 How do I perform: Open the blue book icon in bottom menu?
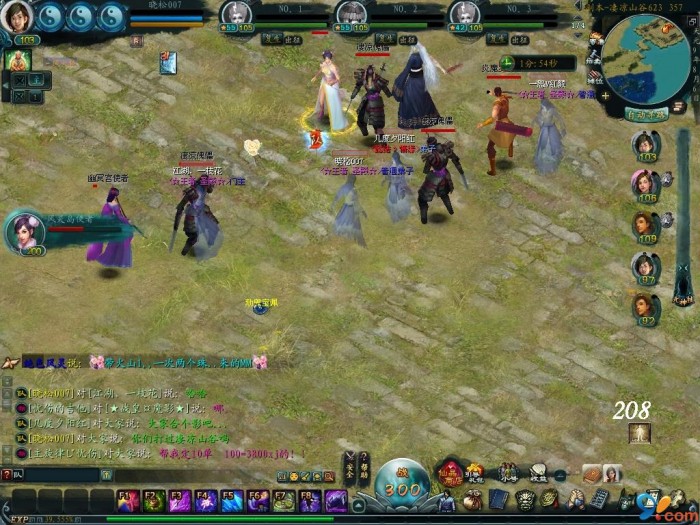tap(499, 499)
